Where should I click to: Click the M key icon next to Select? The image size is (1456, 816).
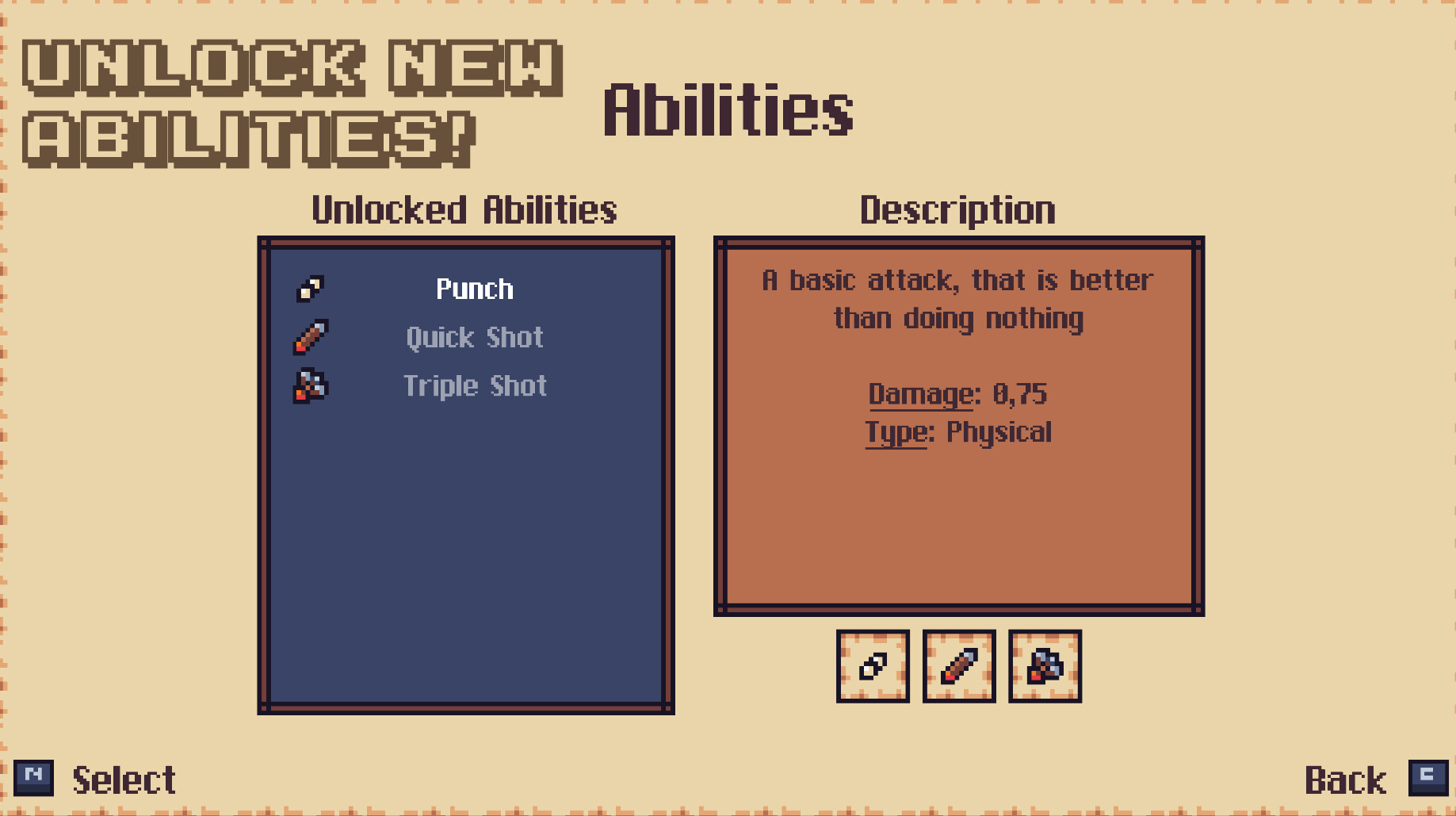pos(35,778)
